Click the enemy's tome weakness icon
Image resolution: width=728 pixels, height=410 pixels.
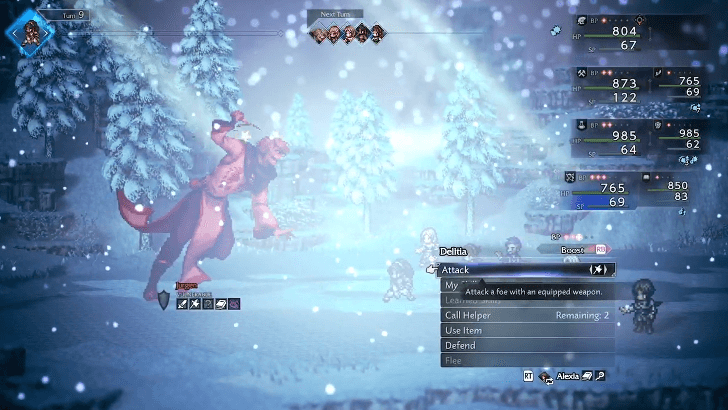coord(222,303)
